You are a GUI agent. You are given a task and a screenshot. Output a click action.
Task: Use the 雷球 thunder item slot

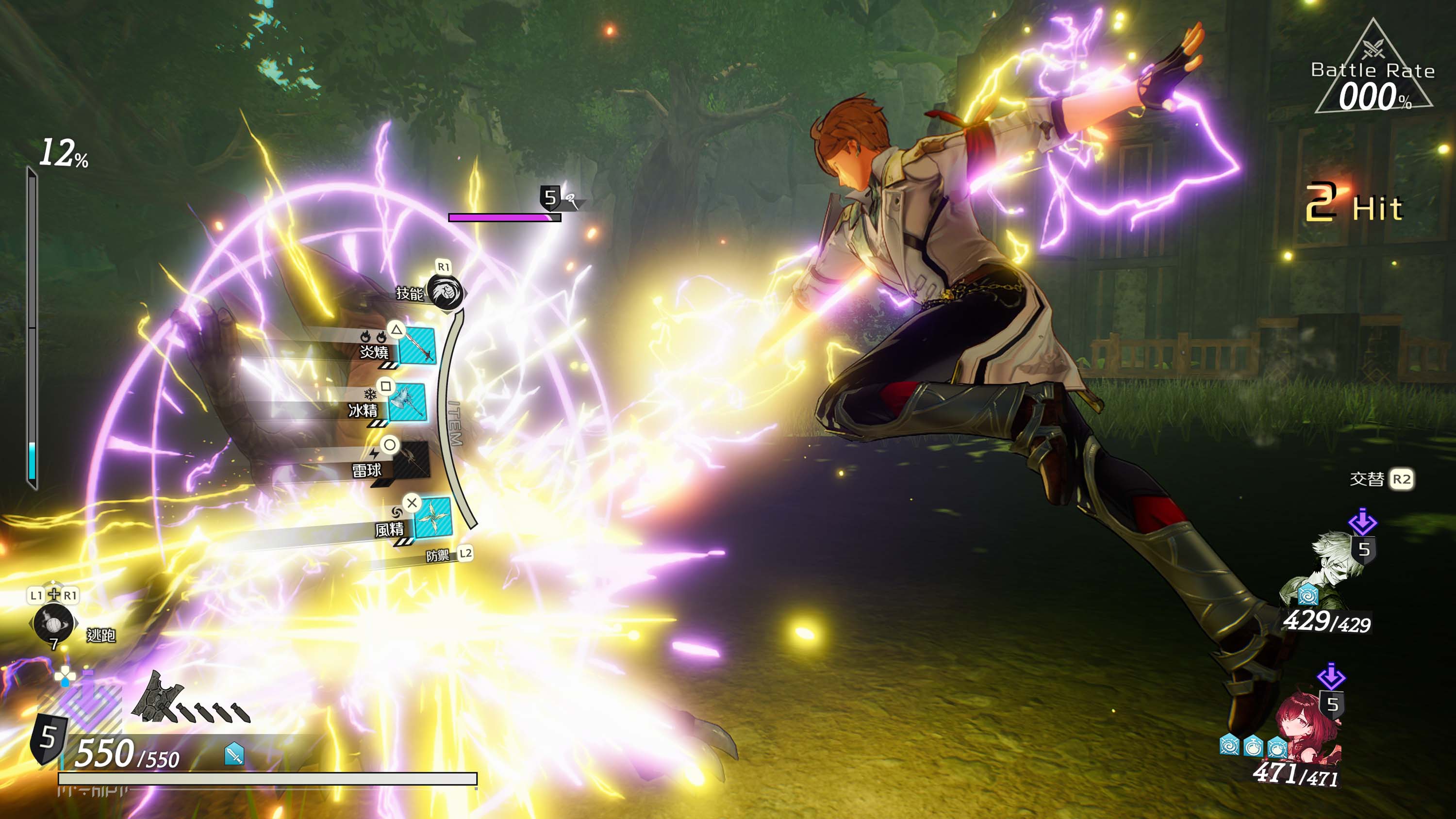tap(412, 462)
